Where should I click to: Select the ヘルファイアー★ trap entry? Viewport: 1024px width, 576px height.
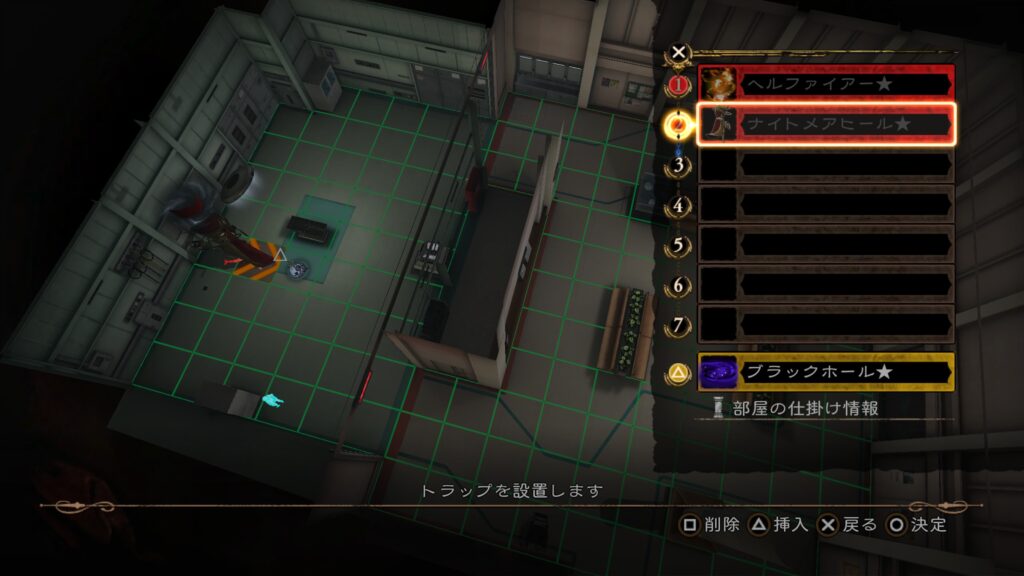tap(825, 84)
